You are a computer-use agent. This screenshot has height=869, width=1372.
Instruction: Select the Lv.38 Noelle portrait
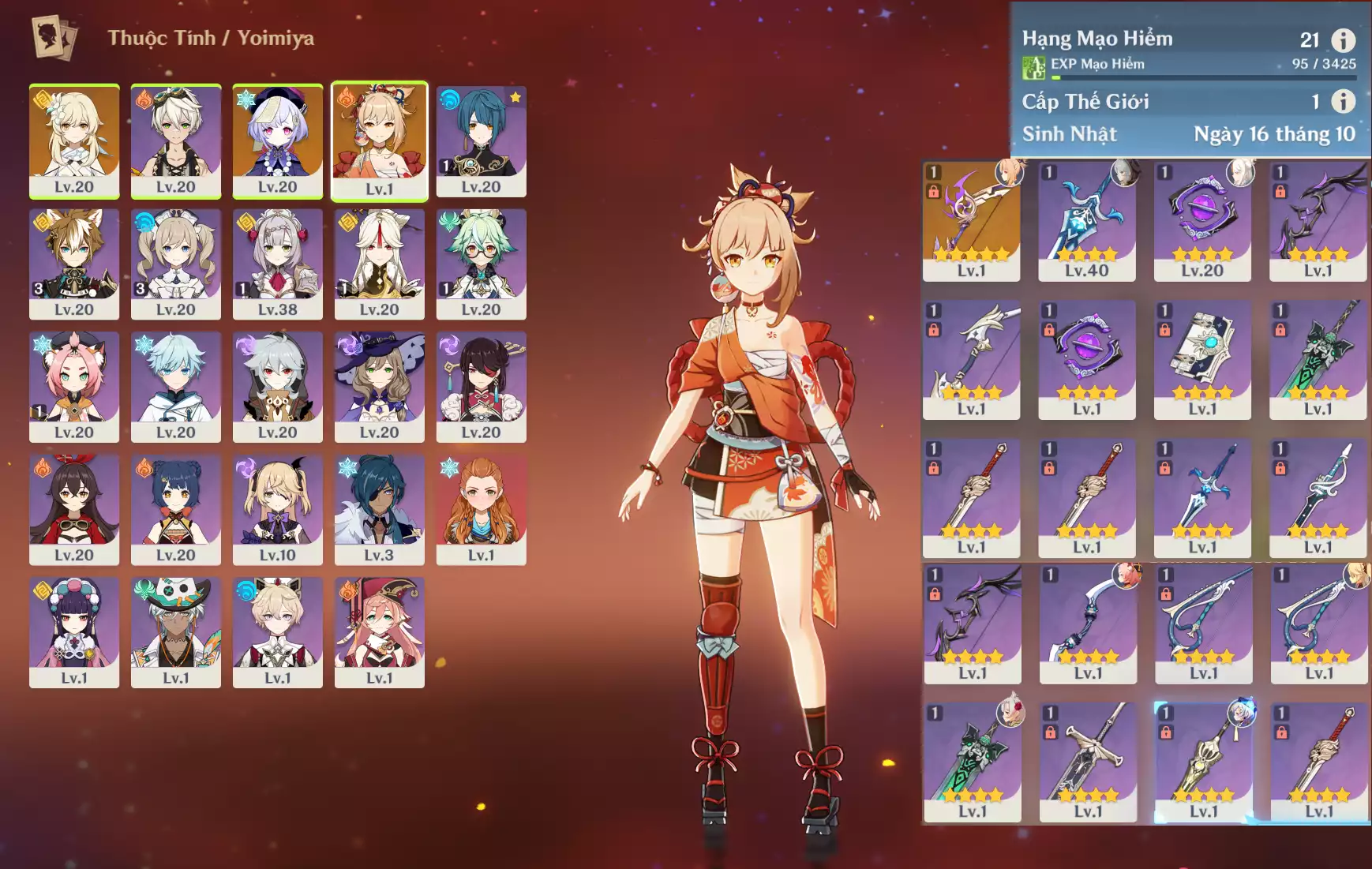[277, 264]
